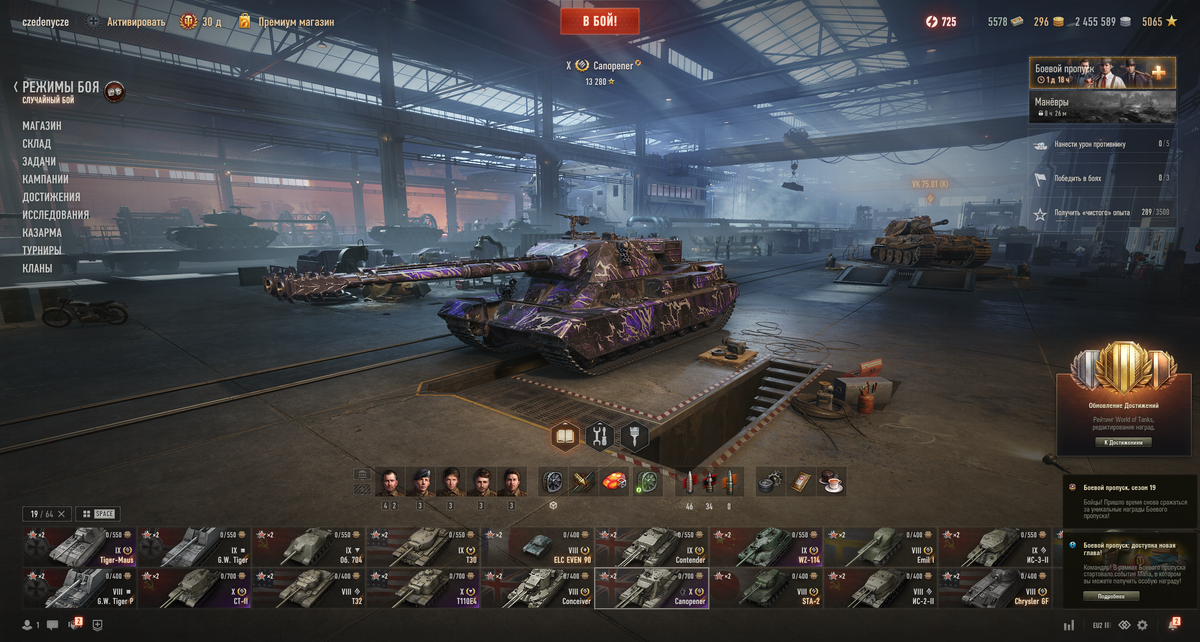Open the КАМПАНИИ menu entry
This screenshot has height=642, width=1200.
(x=45, y=179)
